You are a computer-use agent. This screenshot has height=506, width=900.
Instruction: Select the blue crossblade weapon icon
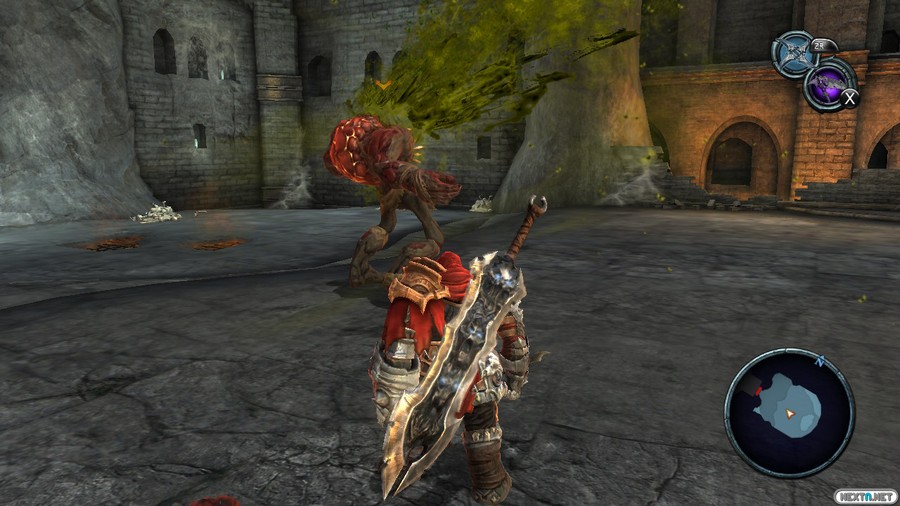795,54
